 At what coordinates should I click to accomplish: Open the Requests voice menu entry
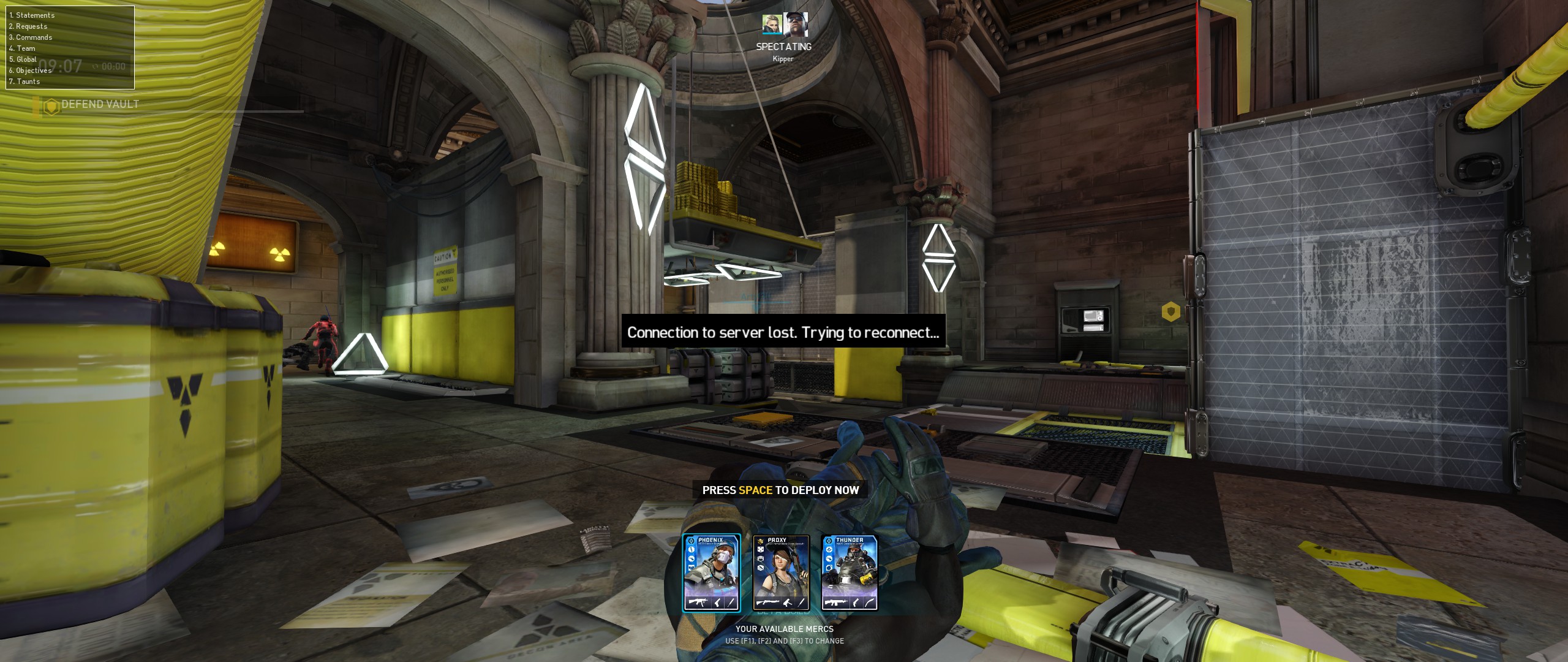click(x=28, y=26)
